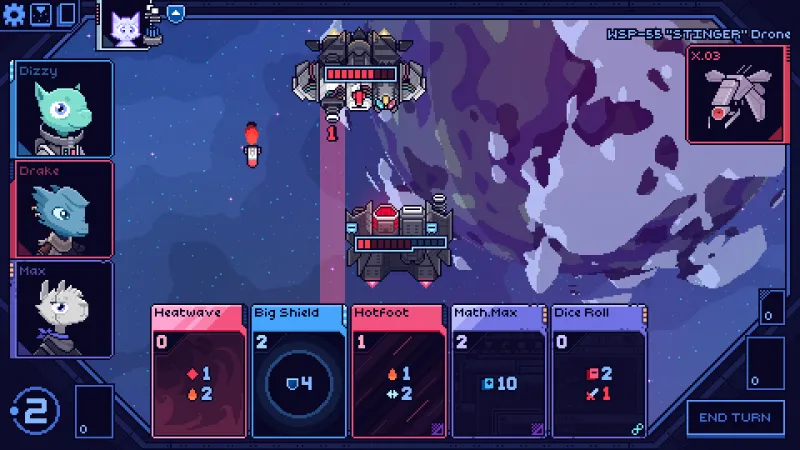Click the white cat character portrait
This screenshot has width=800, height=450.
tap(124, 27)
